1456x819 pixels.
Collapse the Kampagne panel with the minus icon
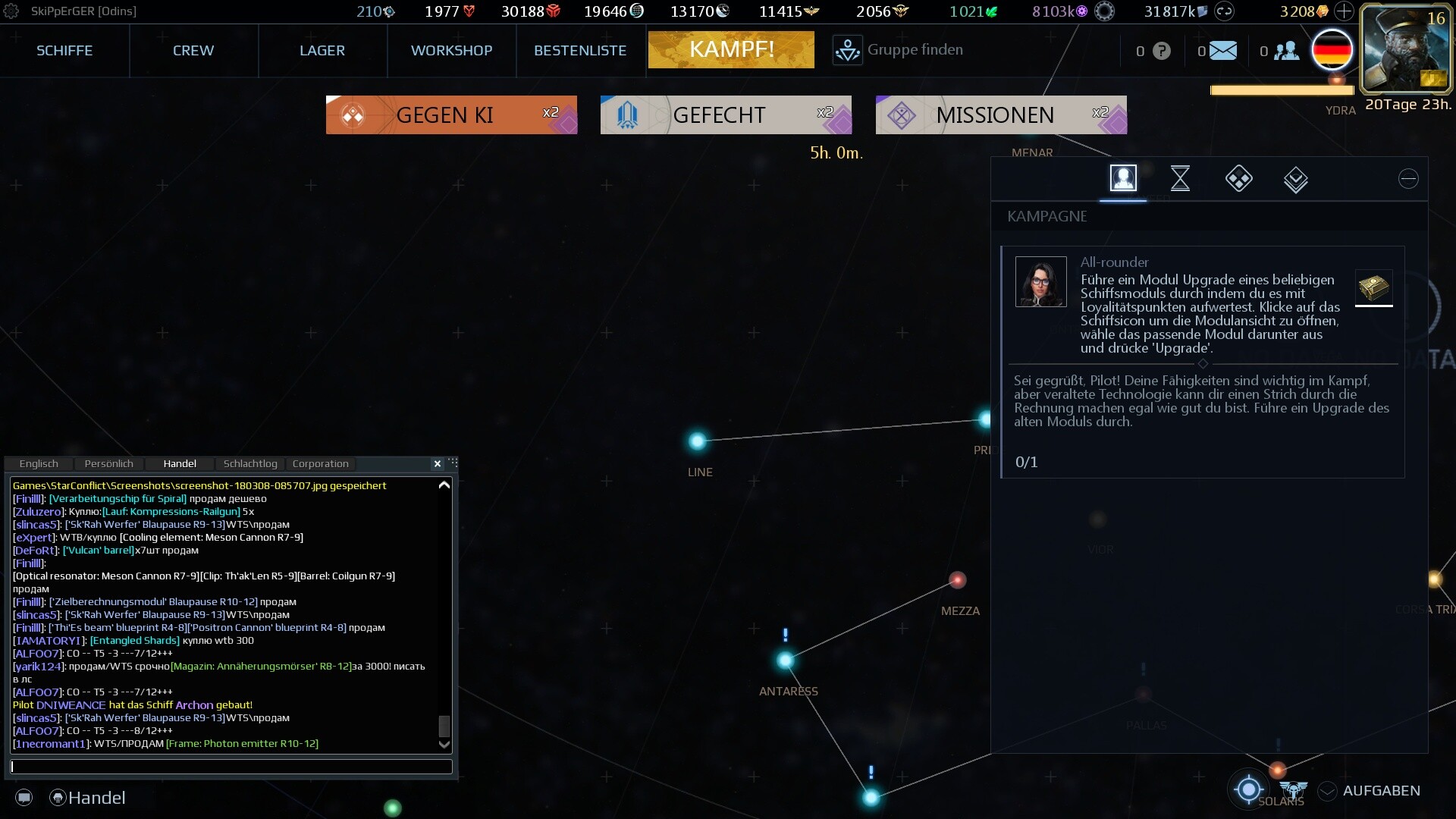[1408, 179]
